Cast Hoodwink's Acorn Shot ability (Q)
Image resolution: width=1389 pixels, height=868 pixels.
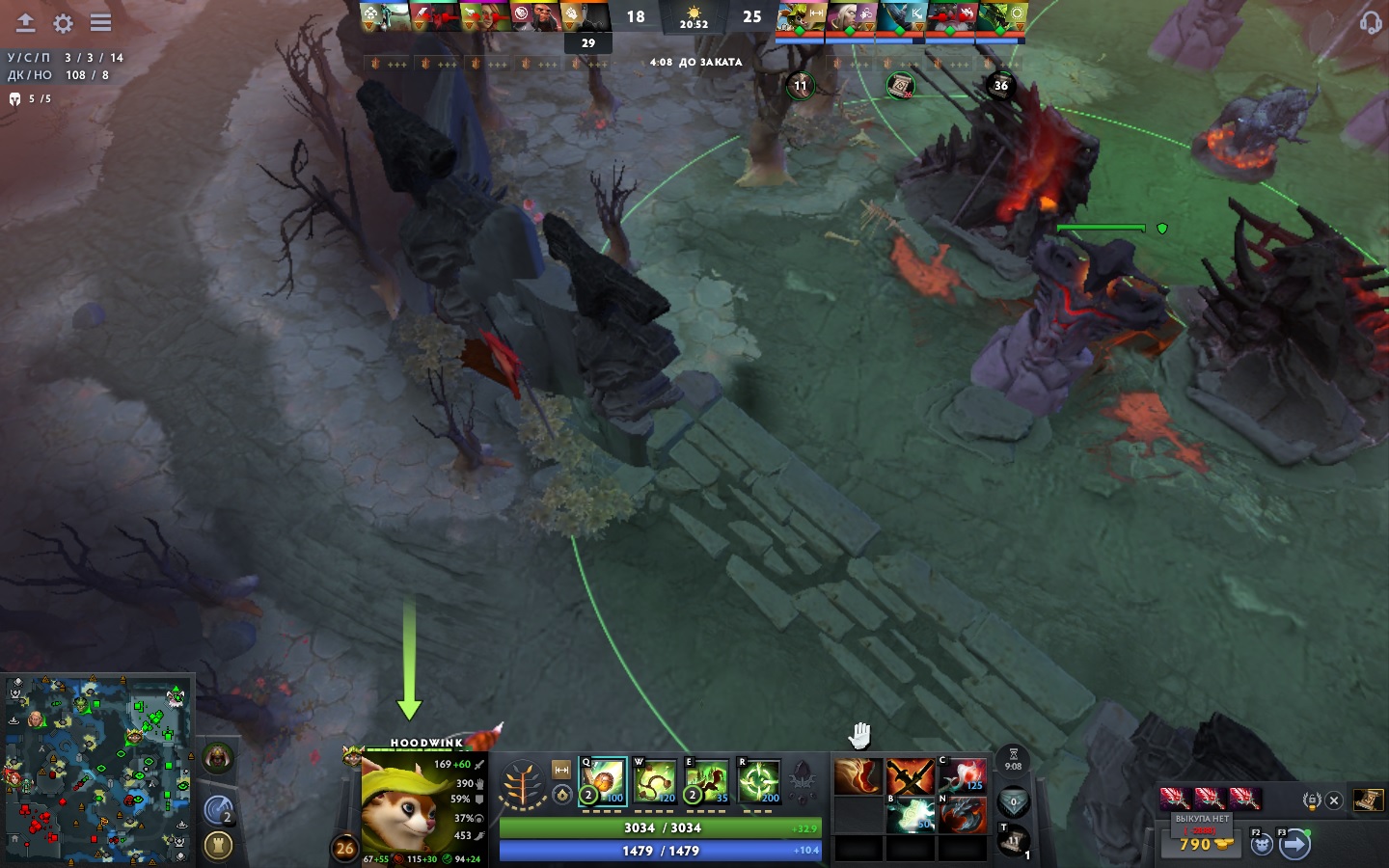(603, 781)
